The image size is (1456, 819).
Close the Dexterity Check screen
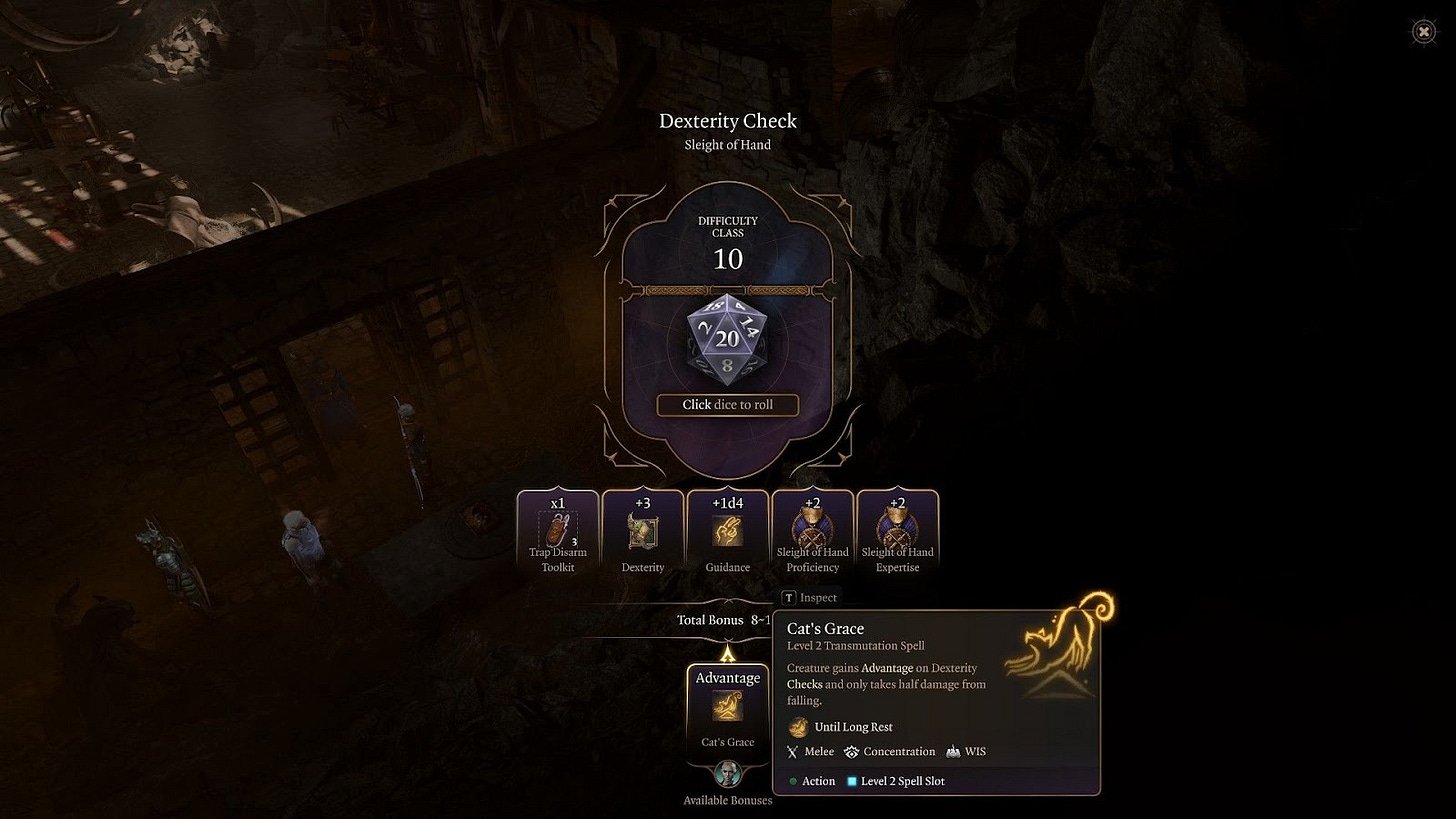[1423, 31]
